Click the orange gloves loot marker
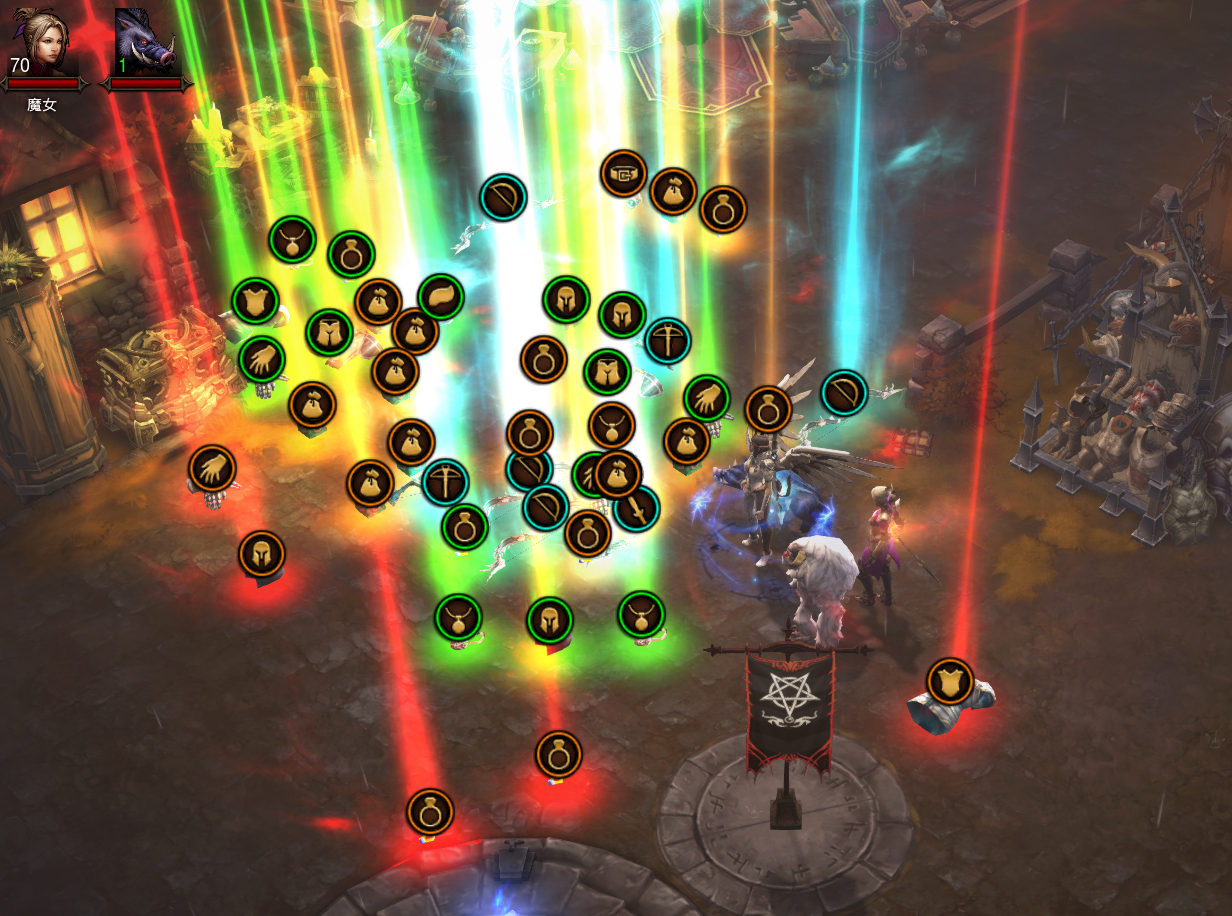 tap(212, 468)
